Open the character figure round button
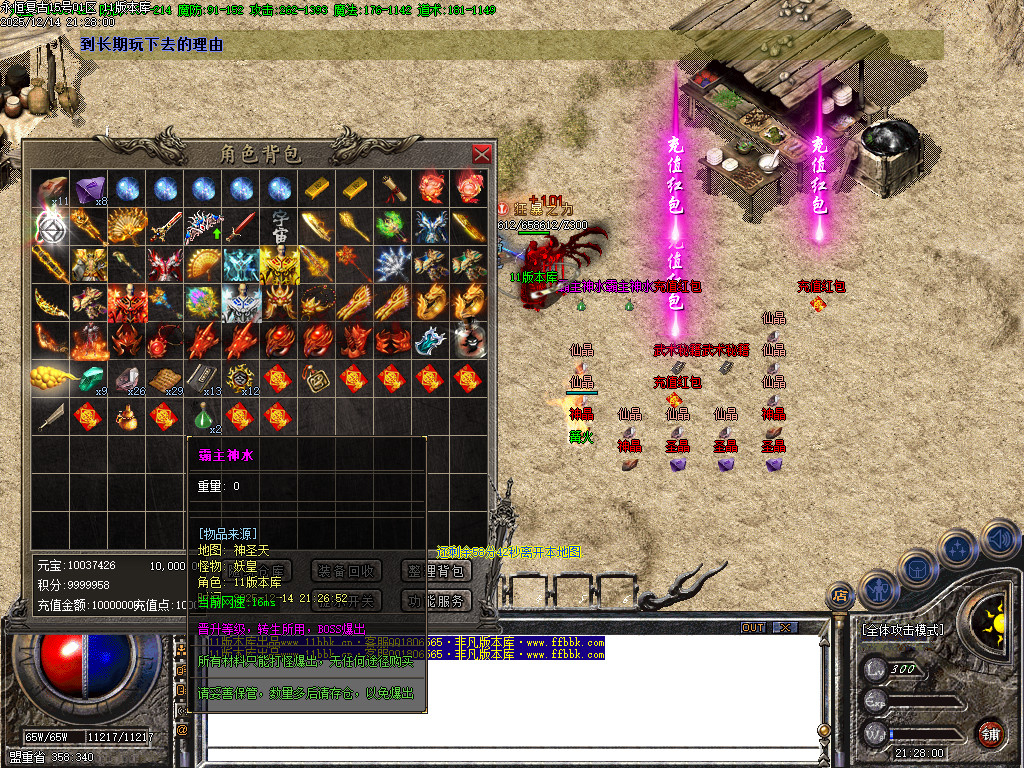Screen dimensions: 1024x768 coord(877,588)
